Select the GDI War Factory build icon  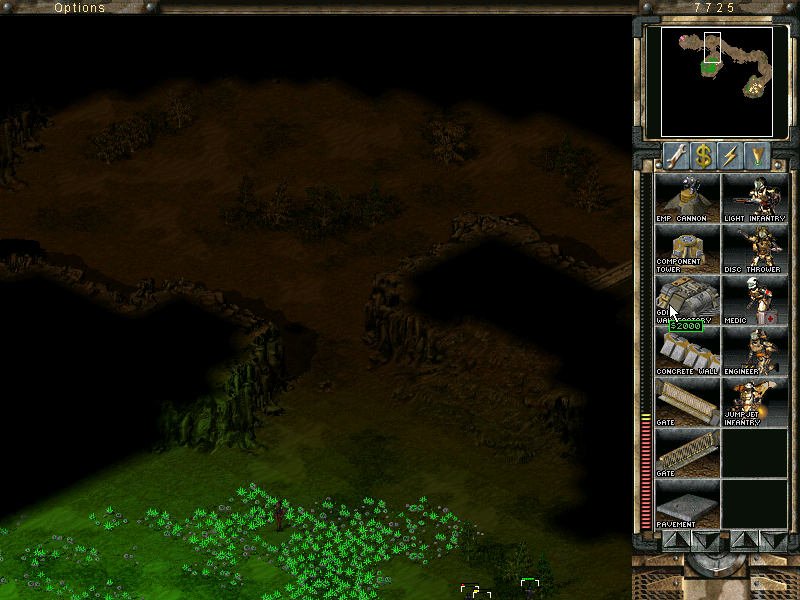(x=687, y=300)
